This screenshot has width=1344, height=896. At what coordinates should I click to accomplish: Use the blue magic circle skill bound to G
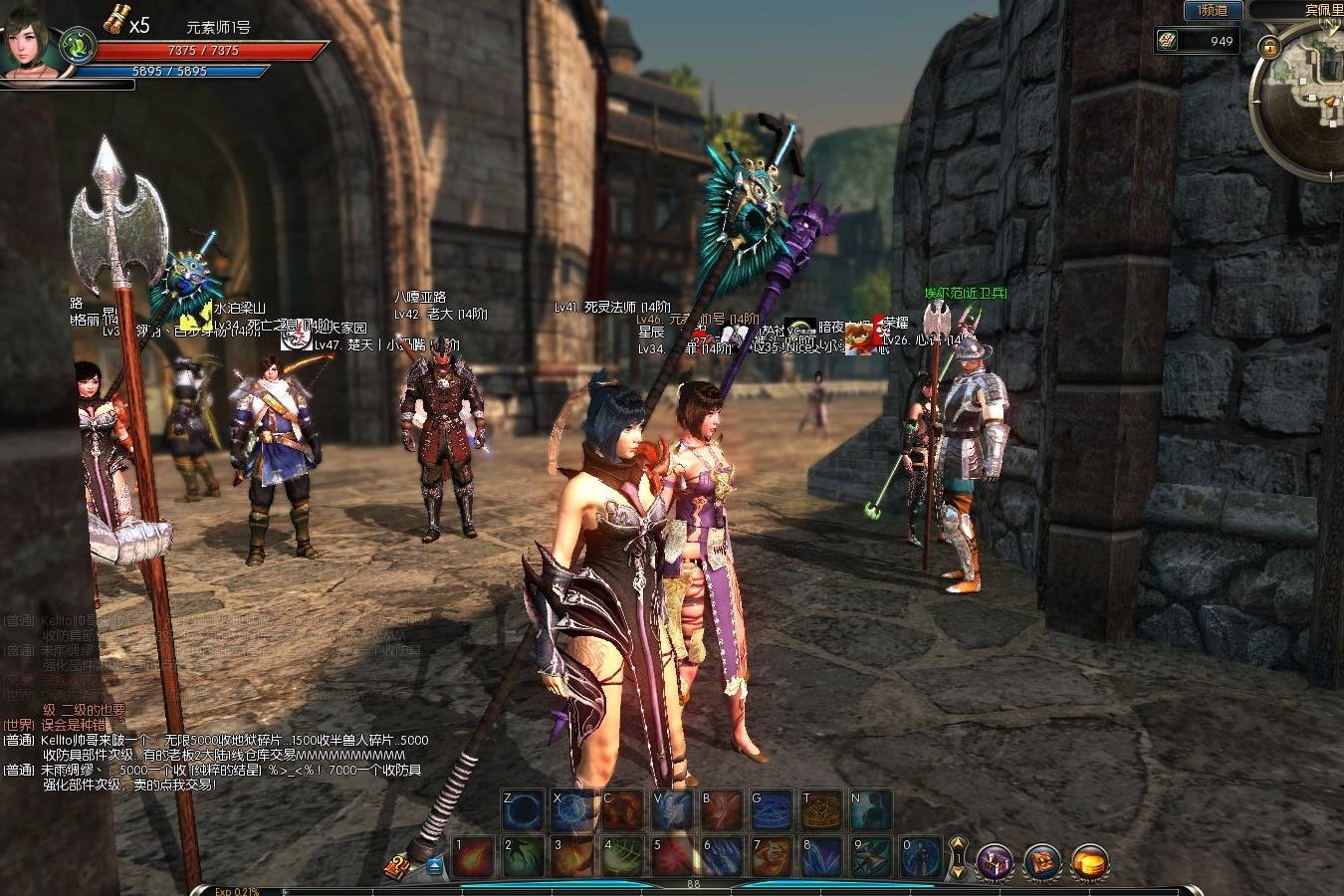[x=772, y=810]
